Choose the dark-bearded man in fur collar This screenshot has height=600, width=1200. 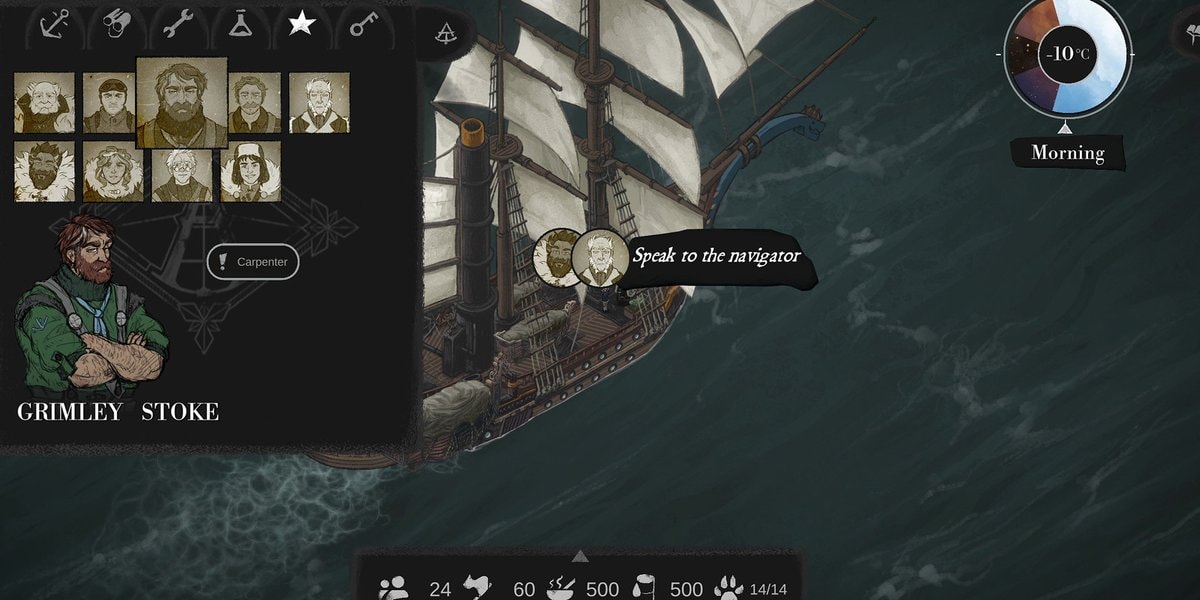(x=44, y=171)
